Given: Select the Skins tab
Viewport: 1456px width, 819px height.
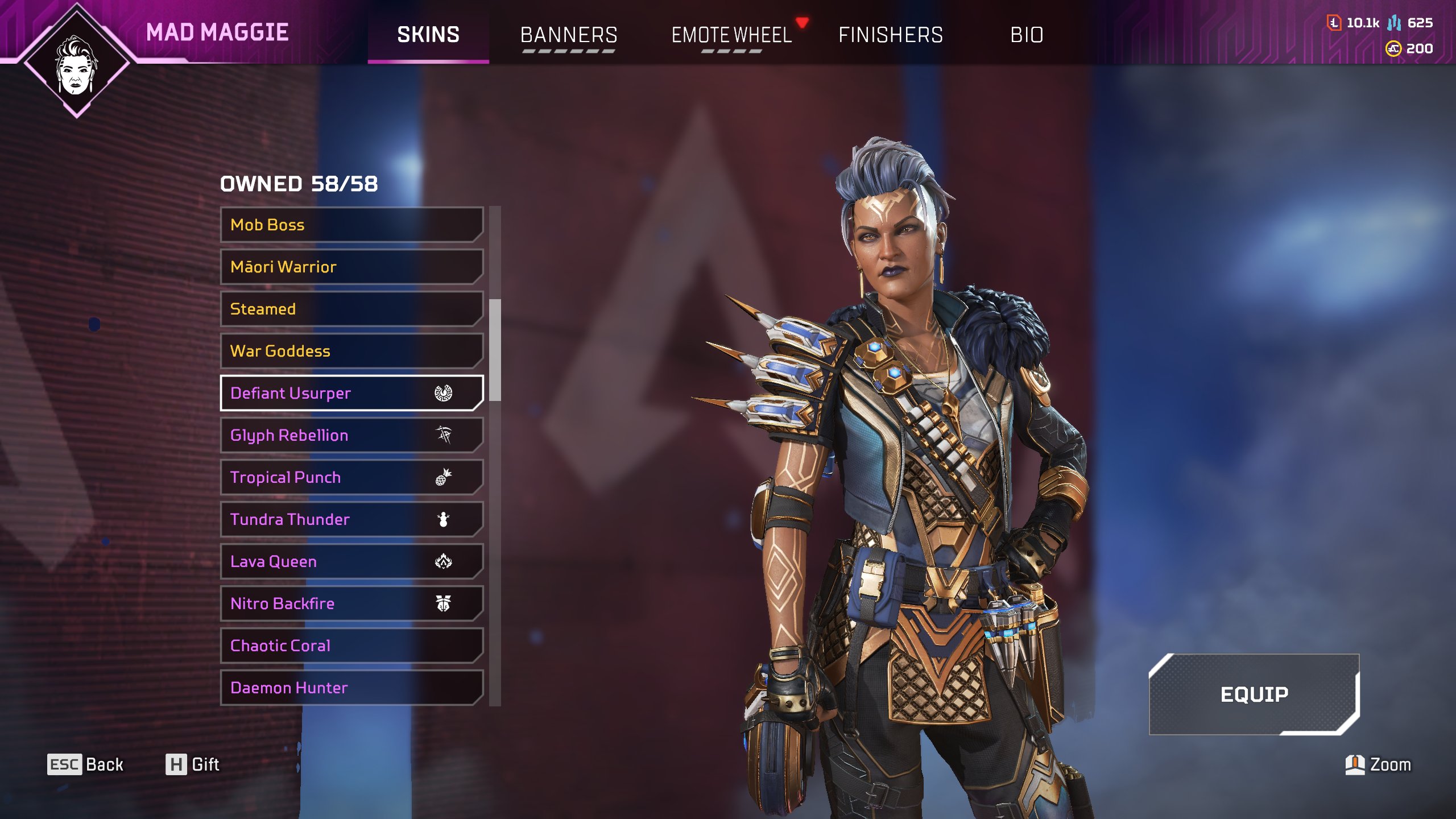Looking at the screenshot, I should tap(428, 35).
